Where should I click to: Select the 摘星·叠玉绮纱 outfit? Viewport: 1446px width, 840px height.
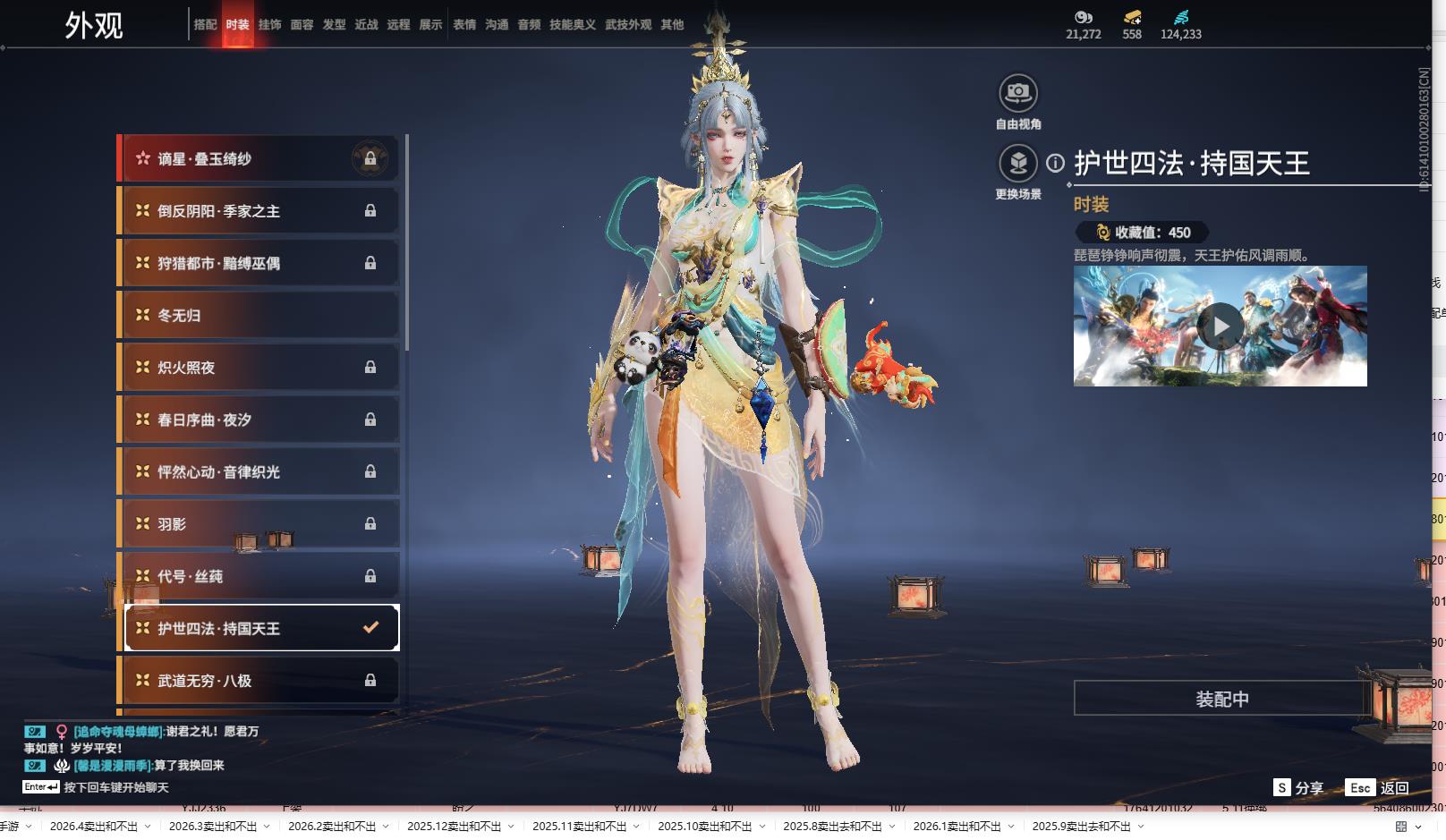point(259,159)
